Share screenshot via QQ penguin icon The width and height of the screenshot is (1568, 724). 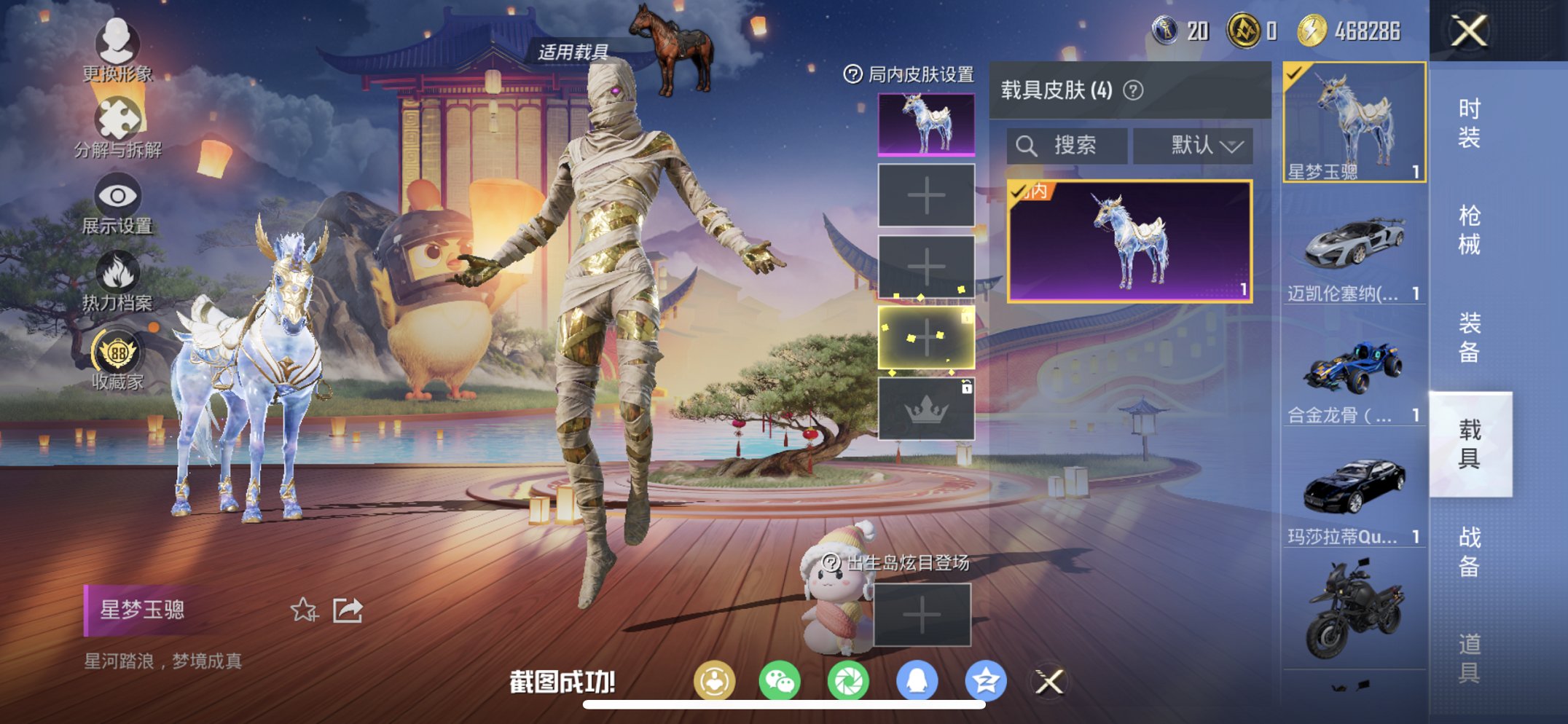pyautogui.click(x=914, y=680)
